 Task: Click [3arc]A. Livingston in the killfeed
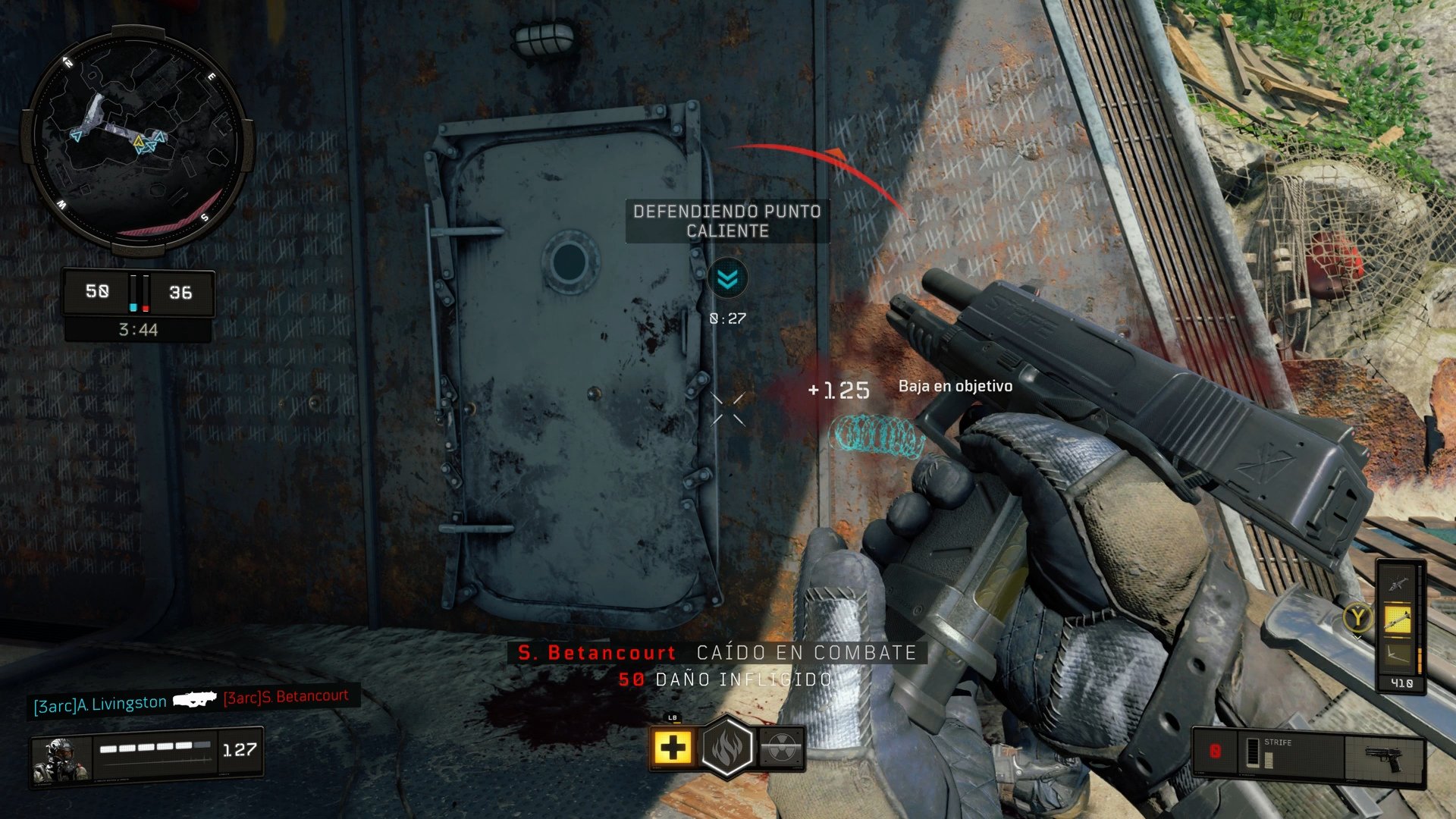coord(101,701)
